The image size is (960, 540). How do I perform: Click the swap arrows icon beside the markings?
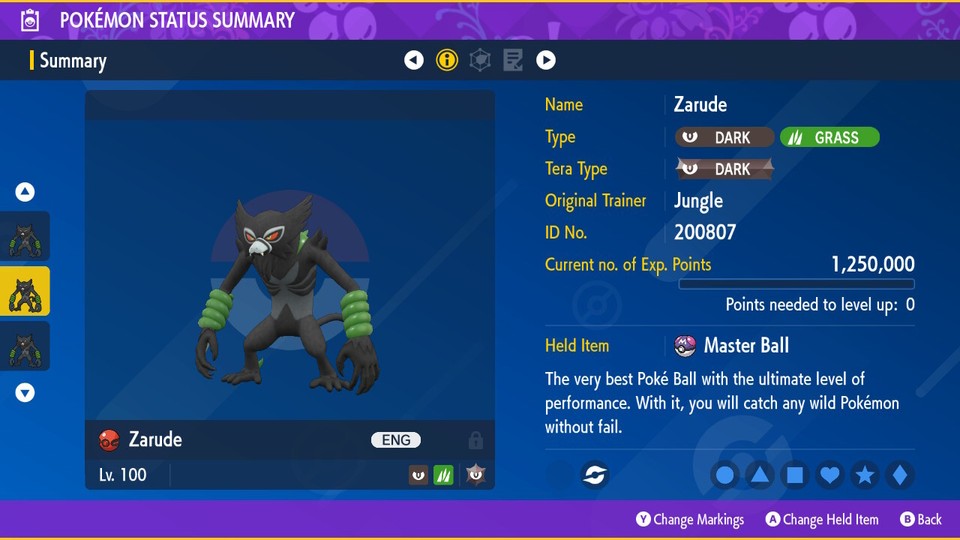(595, 475)
